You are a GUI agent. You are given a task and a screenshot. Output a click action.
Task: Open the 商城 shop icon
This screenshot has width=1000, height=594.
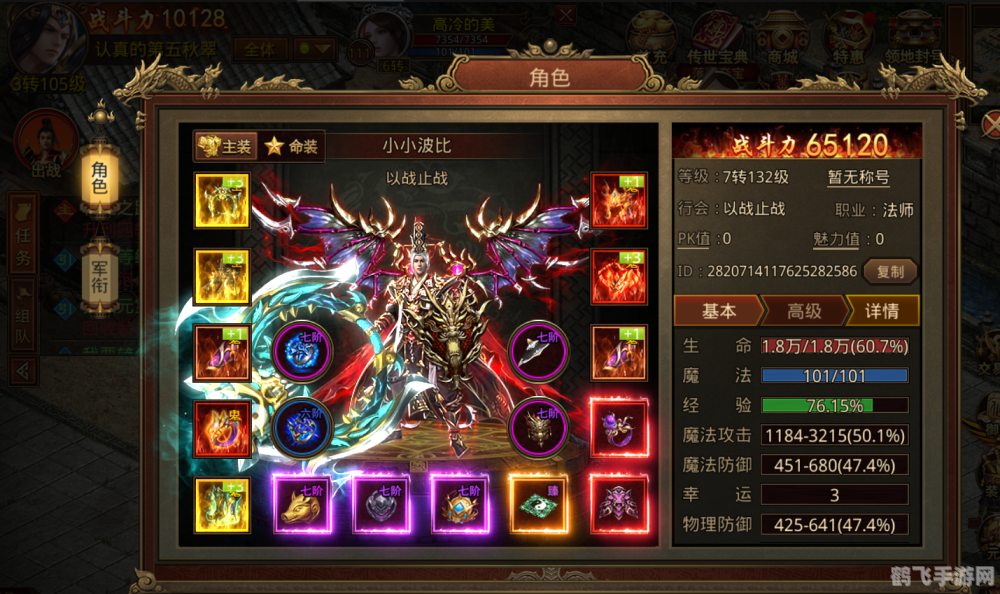[783, 40]
